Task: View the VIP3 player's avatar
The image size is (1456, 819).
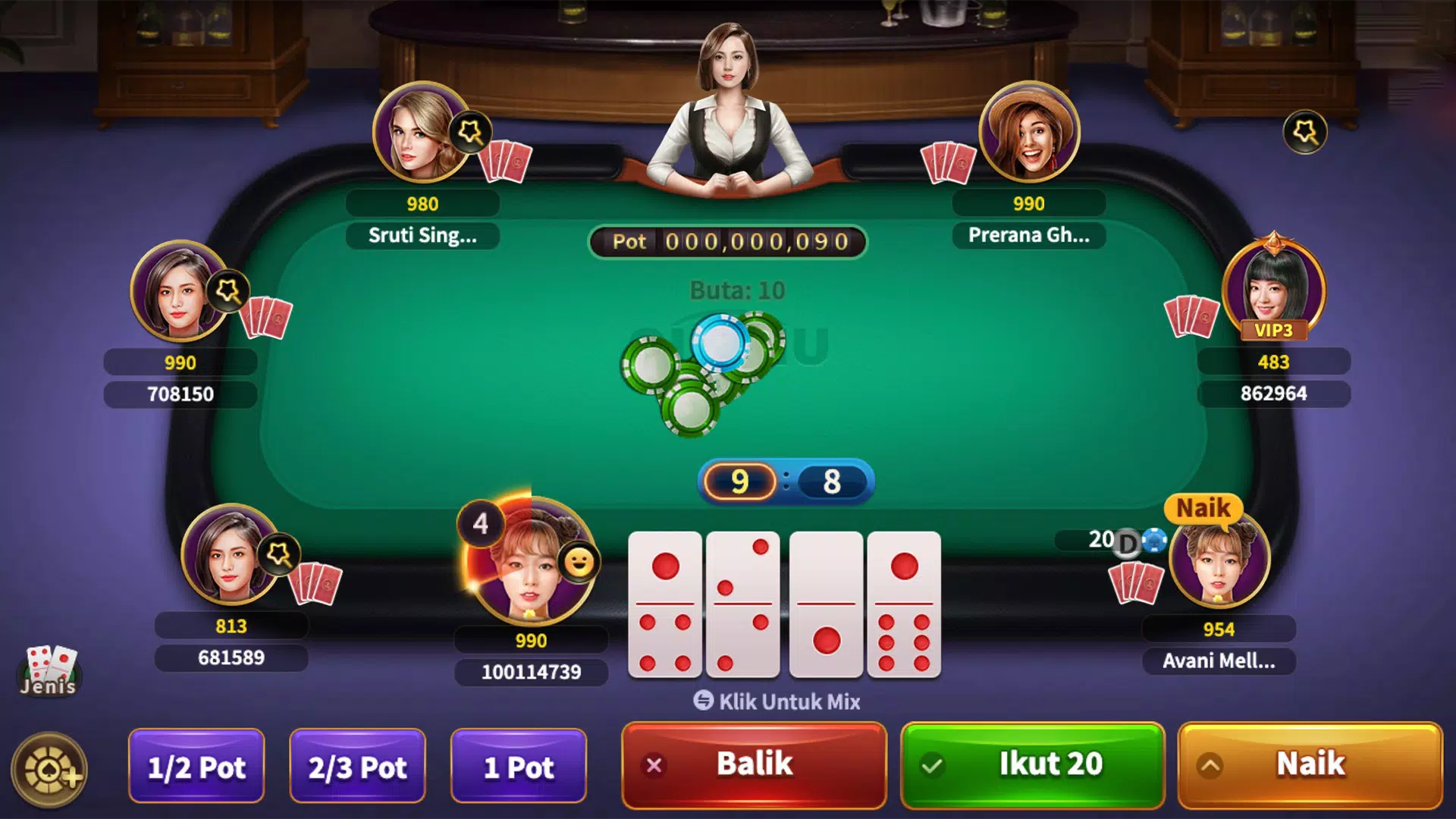Action: (x=1273, y=288)
